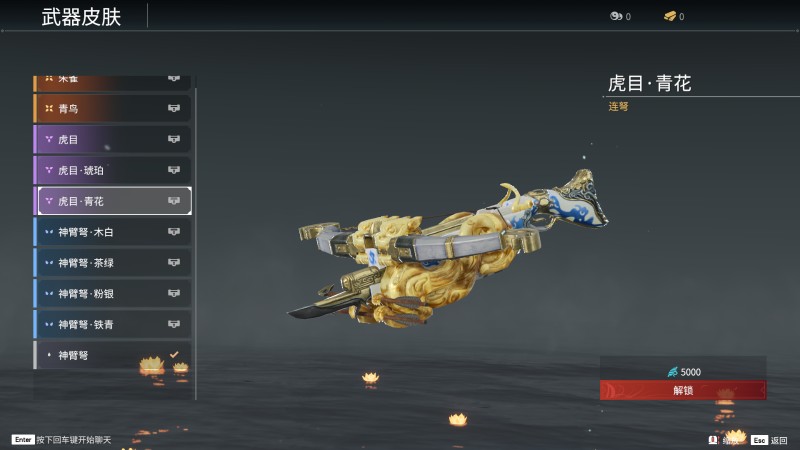Select the 虎目·琥珀 skin
This screenshot has height=450, width=800.
[112, 170]
